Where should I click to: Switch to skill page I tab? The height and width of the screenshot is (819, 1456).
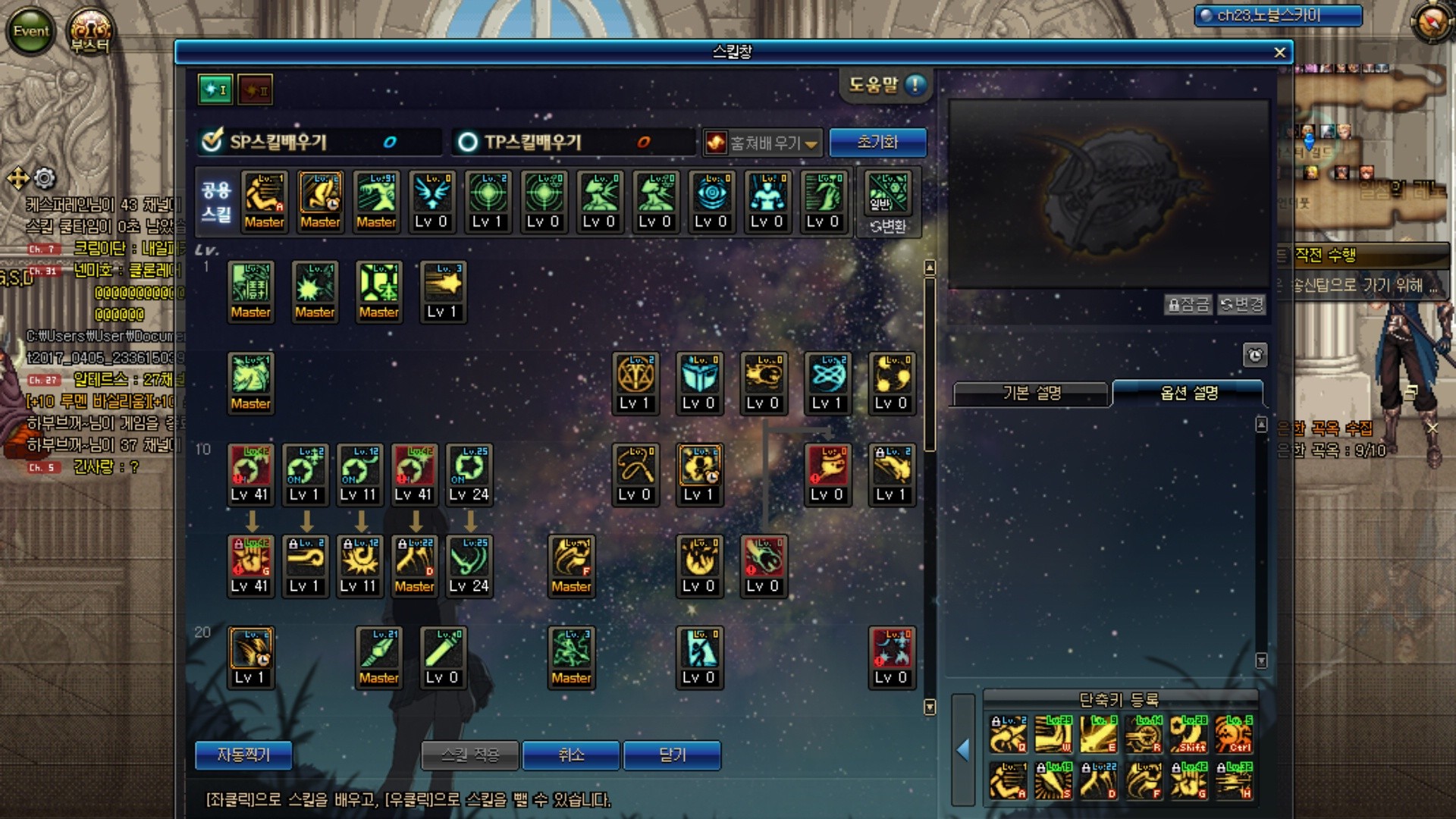pos(215,89)
